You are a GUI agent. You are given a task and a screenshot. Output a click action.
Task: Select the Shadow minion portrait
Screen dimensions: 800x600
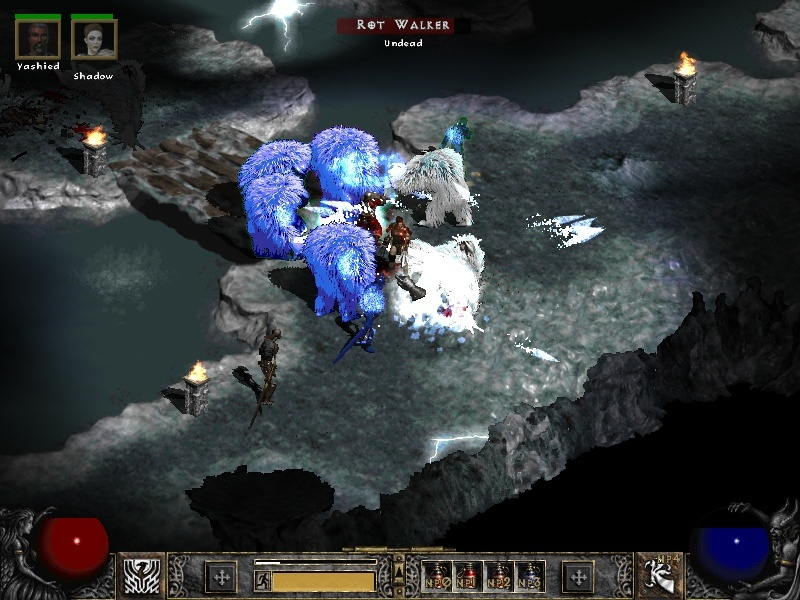pos(93,39)
